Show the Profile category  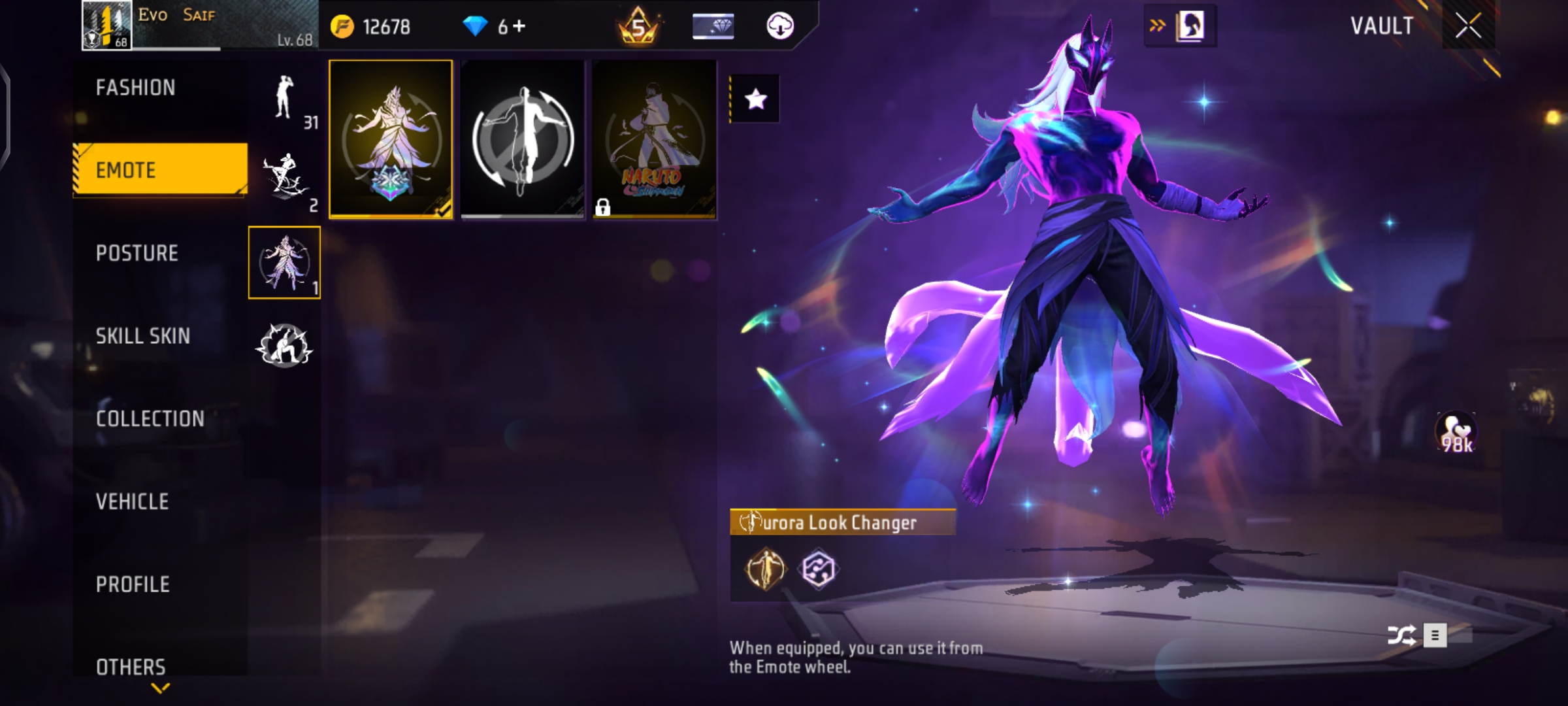point(133,584)
